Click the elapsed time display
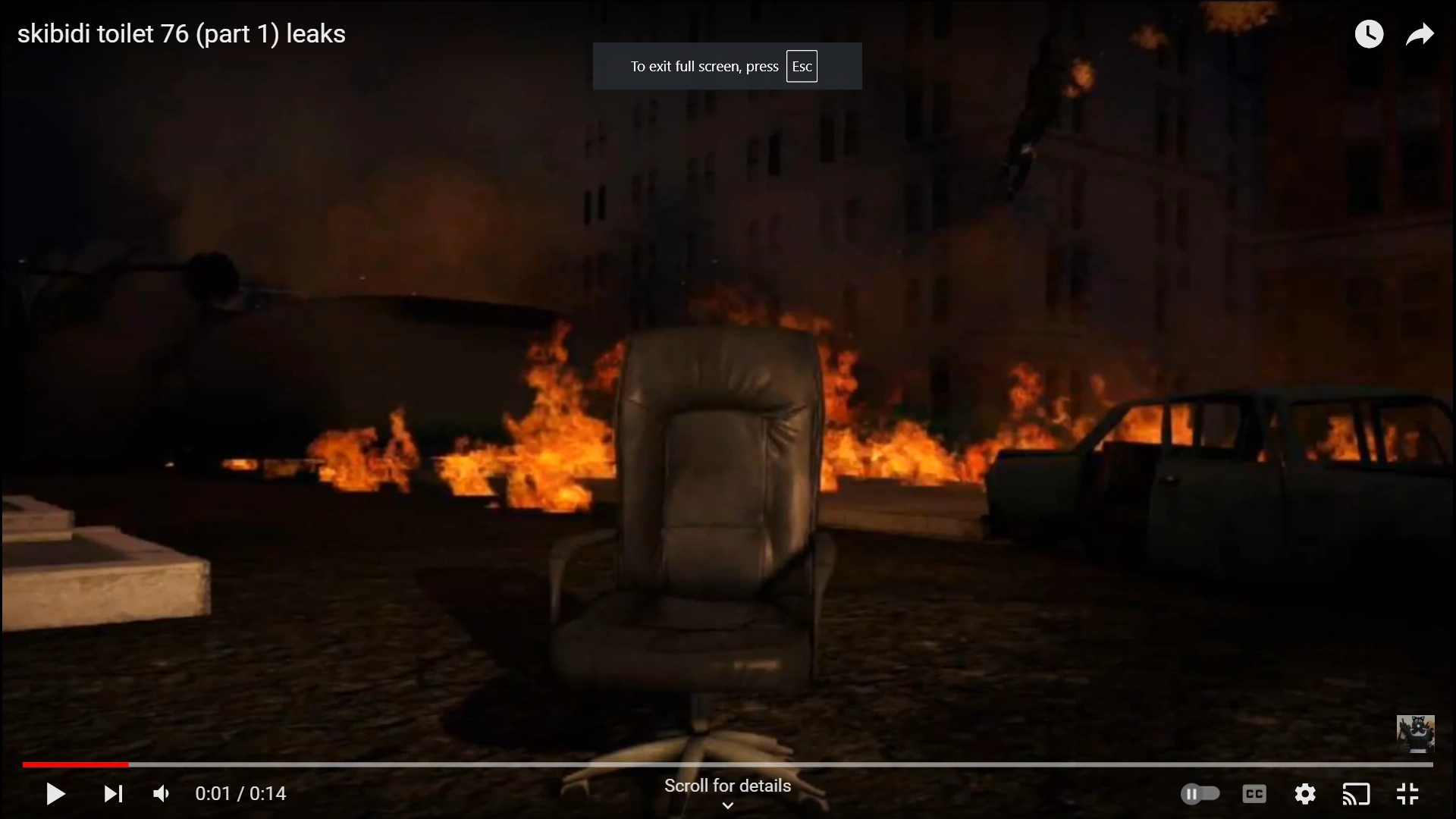1456x819 pixels. pyautogui.click(x=240, y=793)
